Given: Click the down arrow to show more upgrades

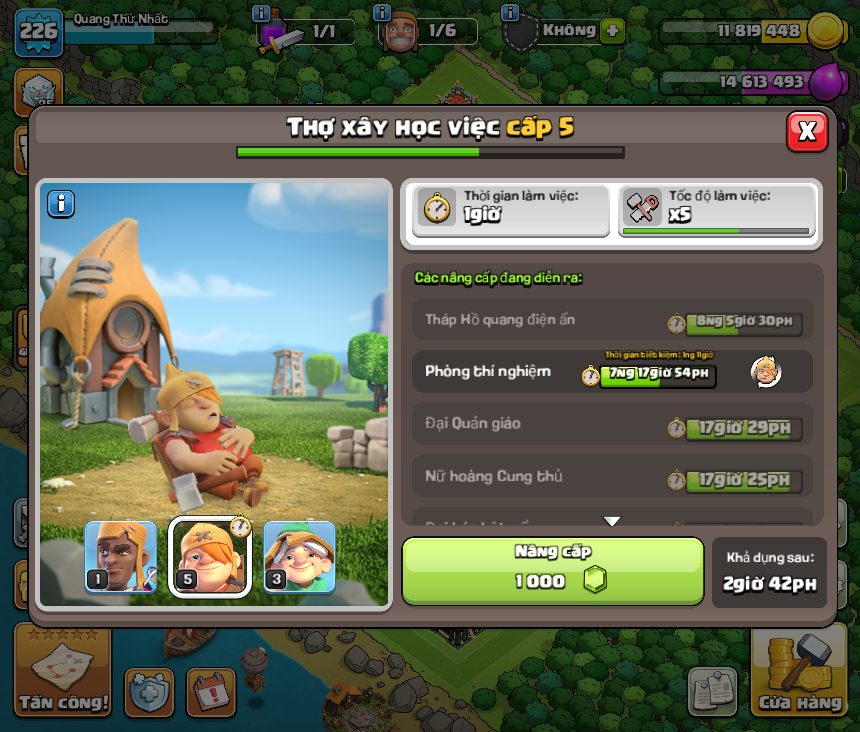Looking at the screenshot, I should tap(612, 521).
